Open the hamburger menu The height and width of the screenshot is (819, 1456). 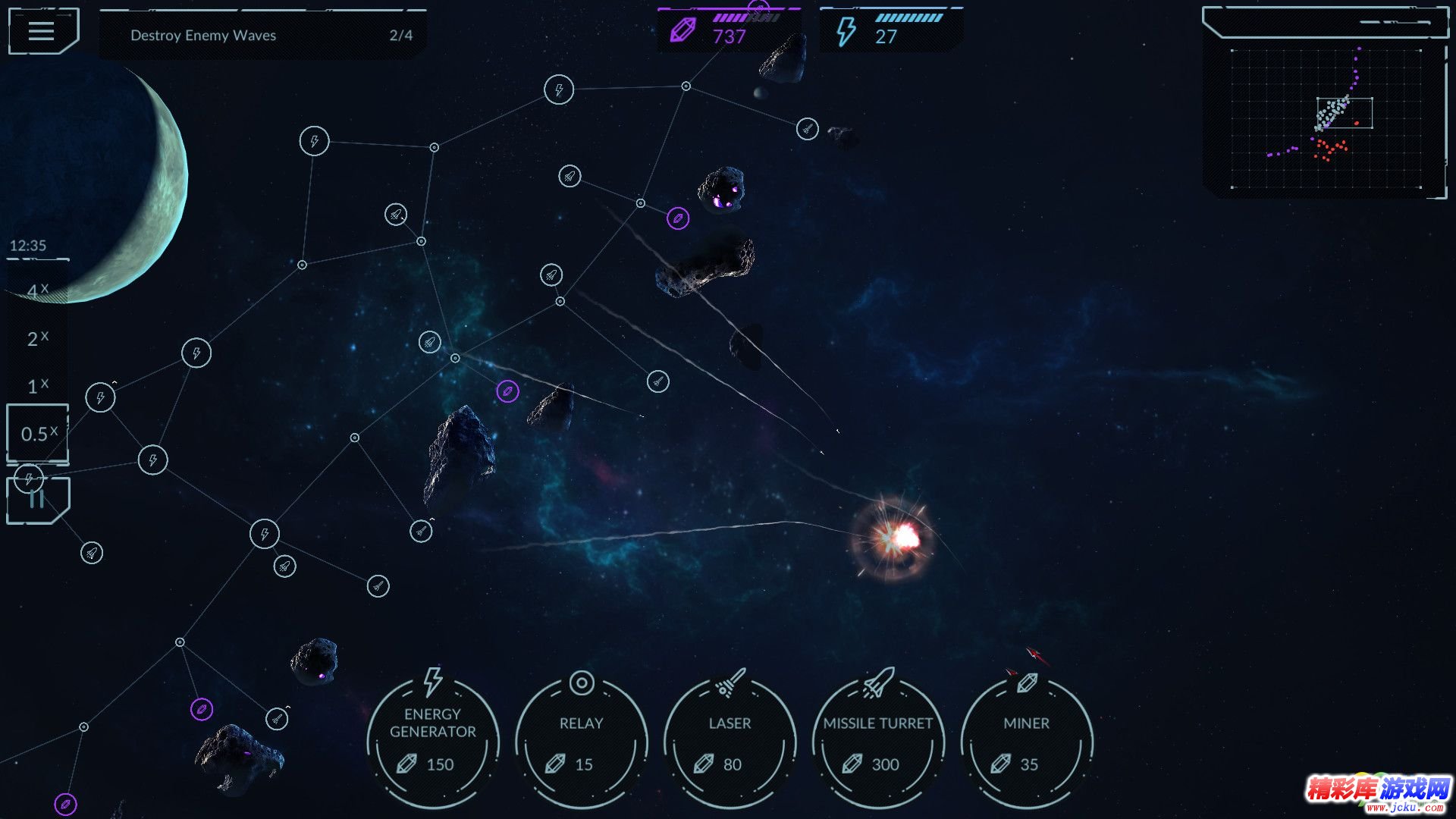click(42, 31)
